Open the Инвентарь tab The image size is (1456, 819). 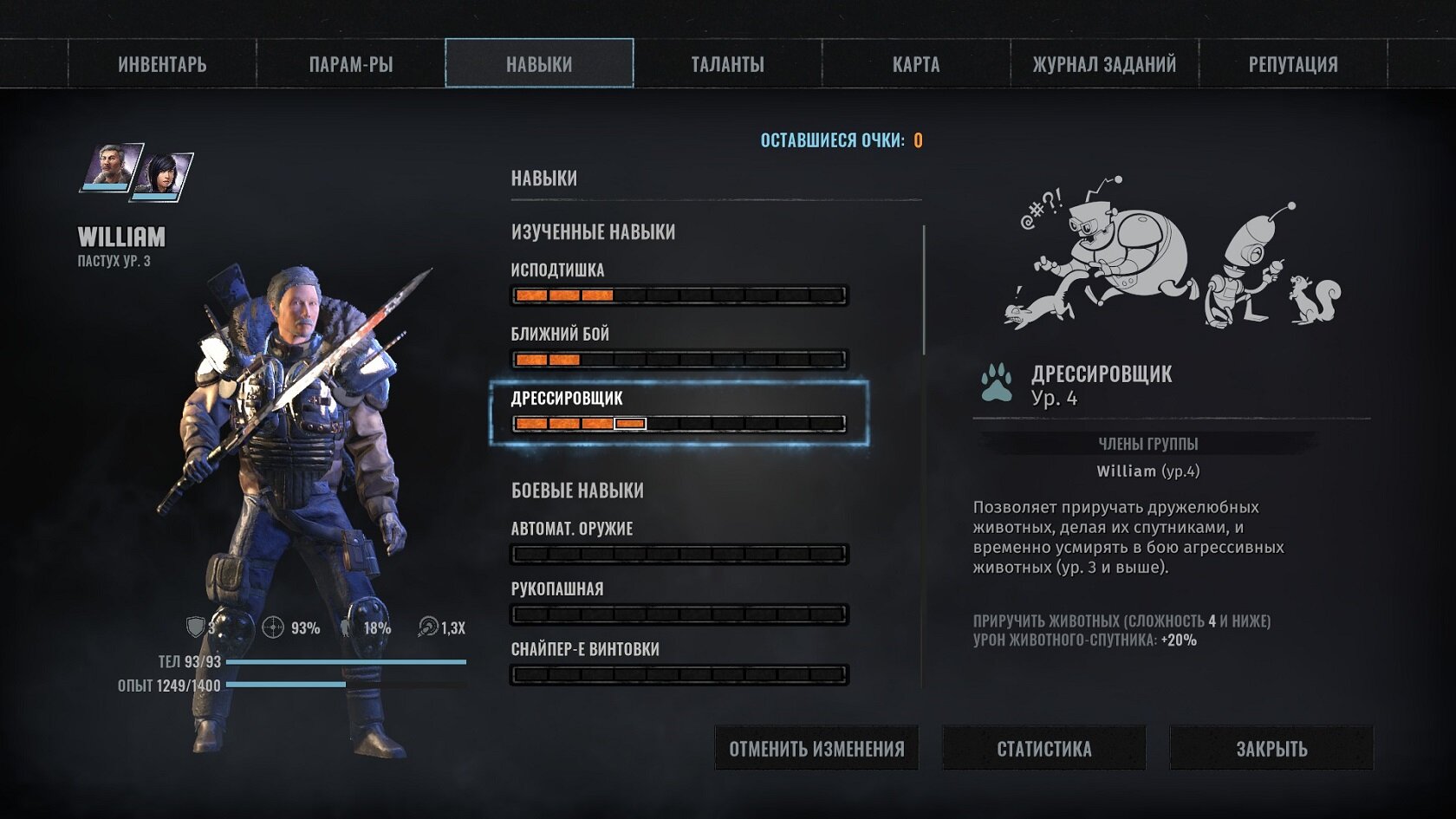coord(162,64)
